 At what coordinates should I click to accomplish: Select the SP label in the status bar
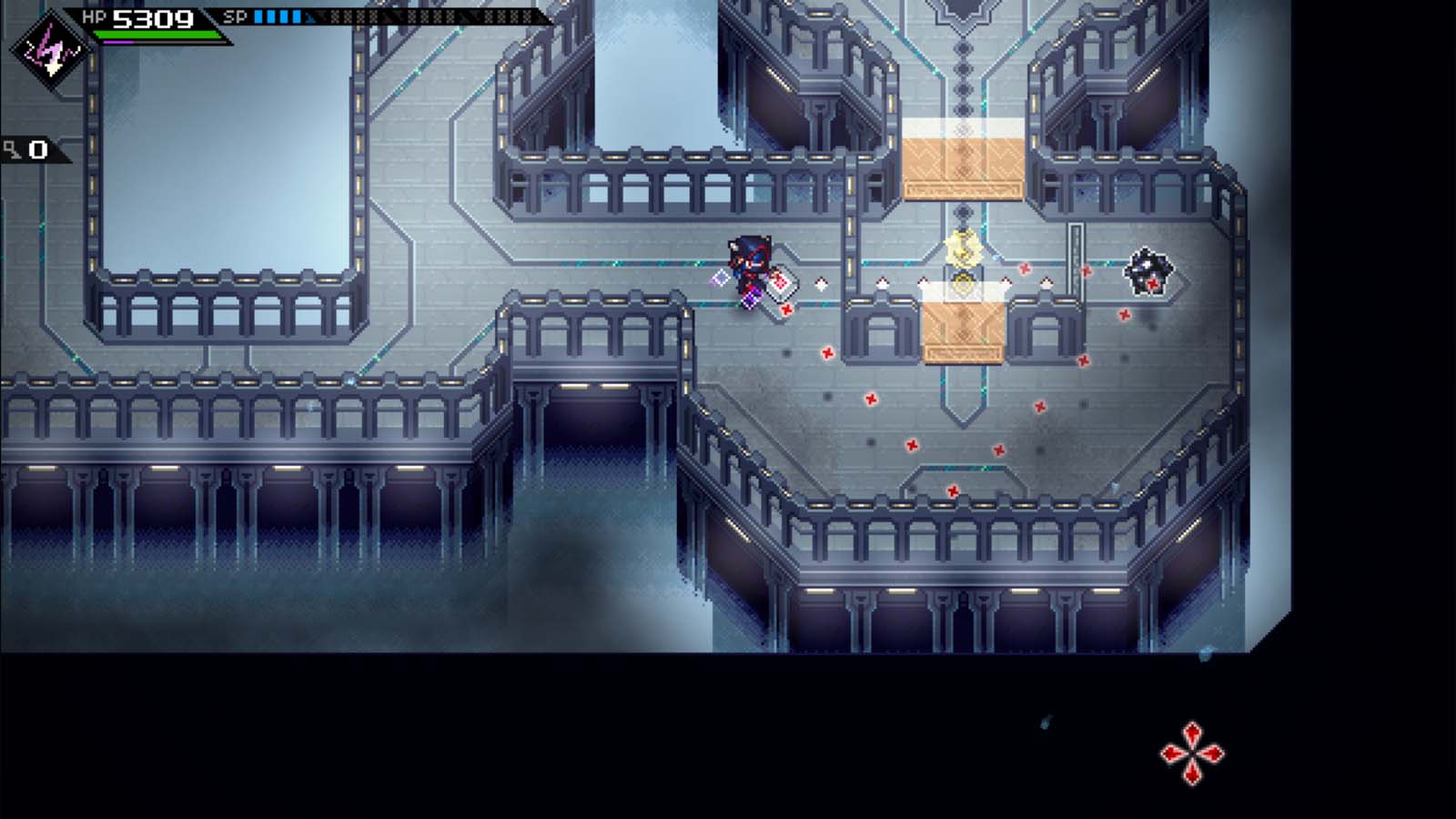(234, 15)
